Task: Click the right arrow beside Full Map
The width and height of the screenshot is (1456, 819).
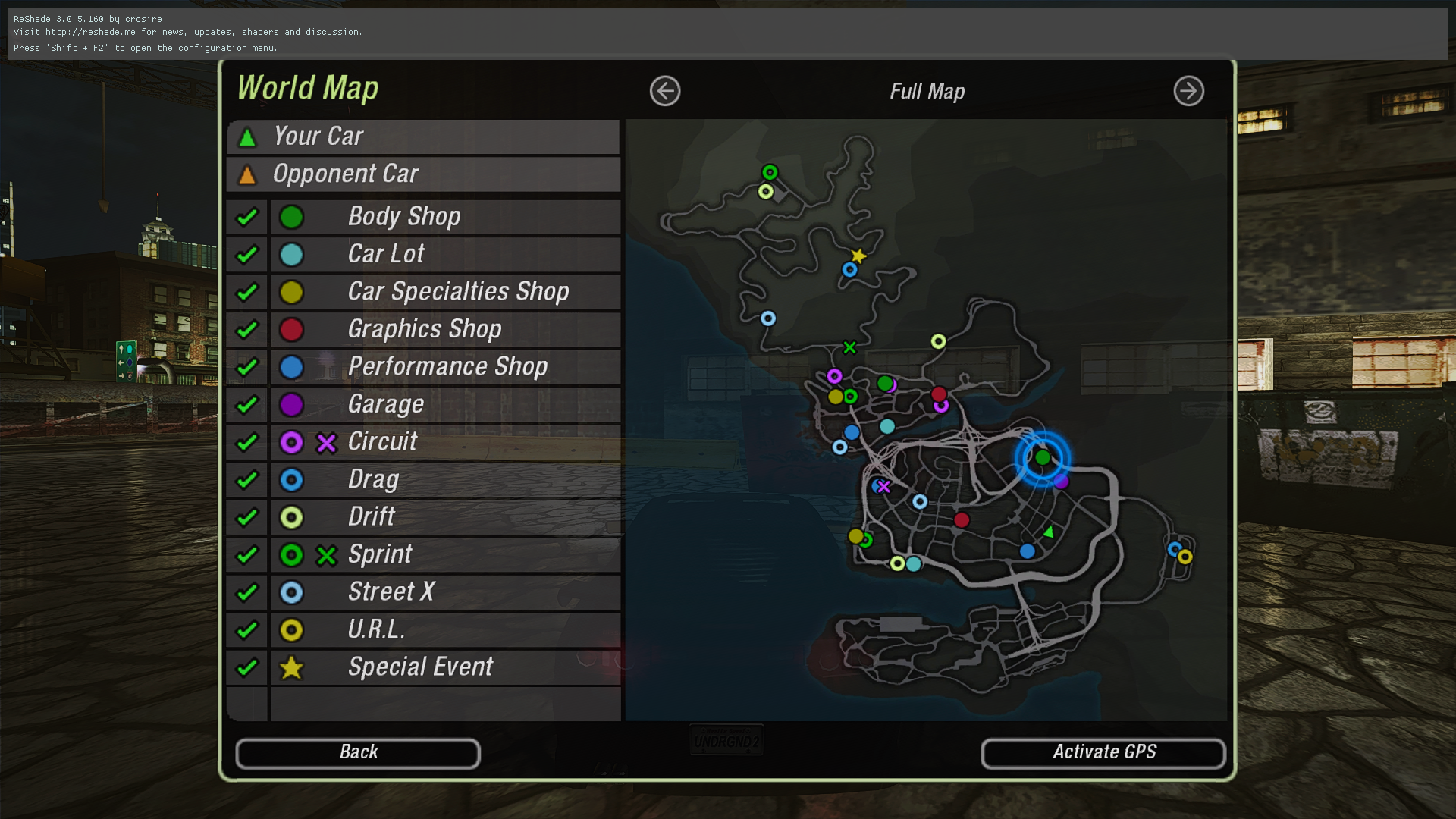Action: 1188,91
